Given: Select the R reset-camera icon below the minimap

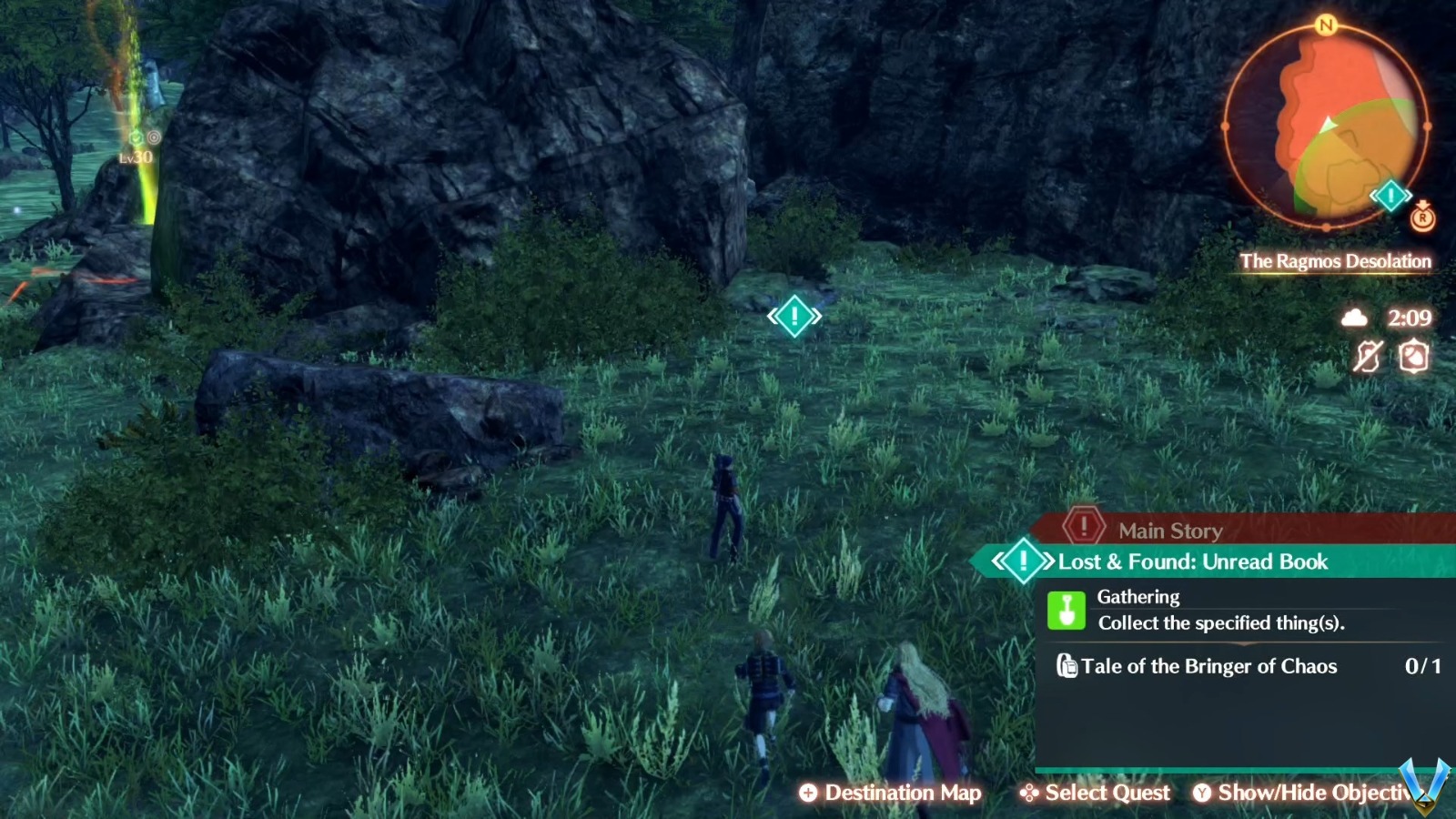Looking at the screenshot, I should (x=1422, y=217).
